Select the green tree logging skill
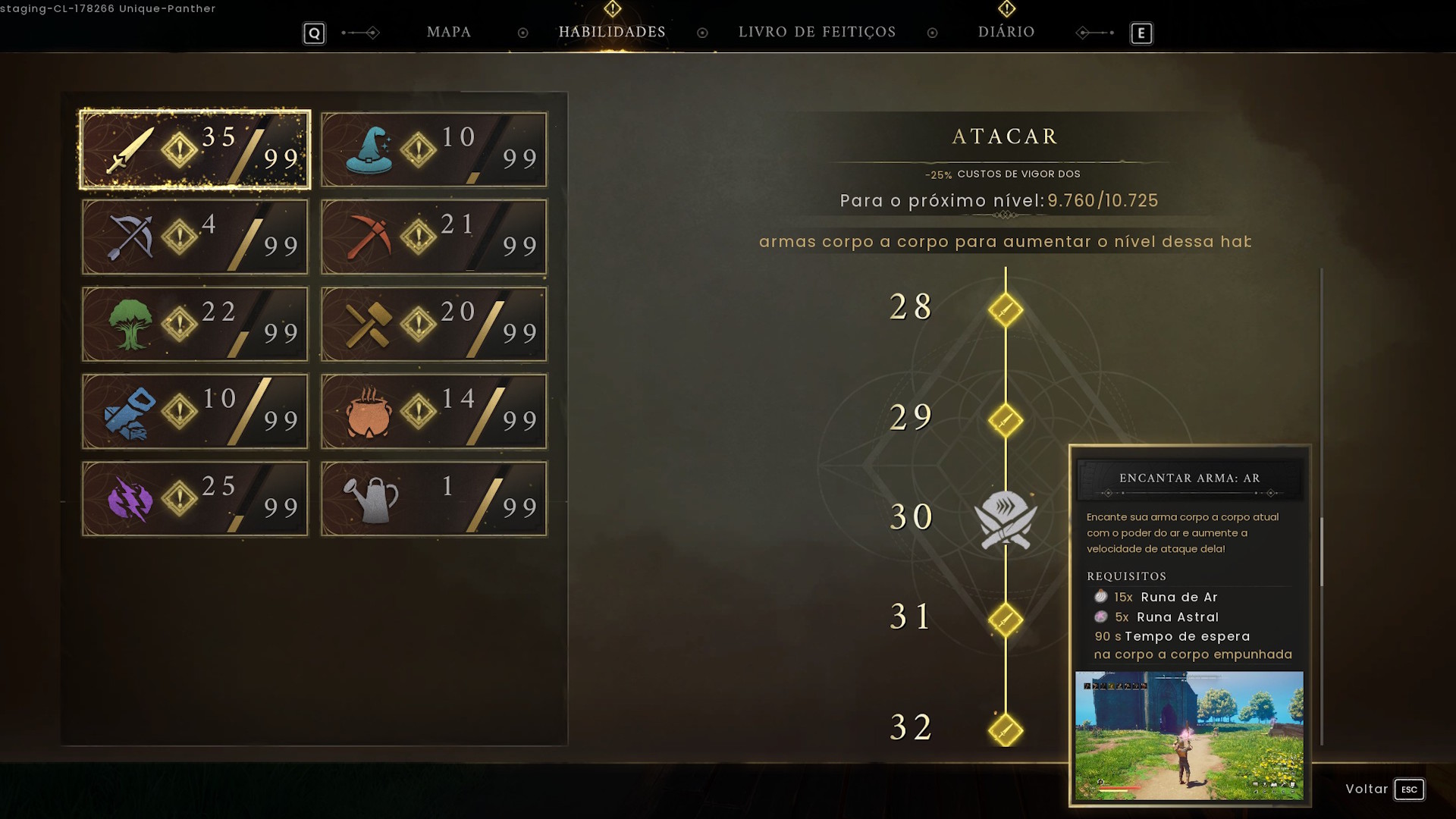This screenshot has width=1456, height=819. (x=193, y=324)
